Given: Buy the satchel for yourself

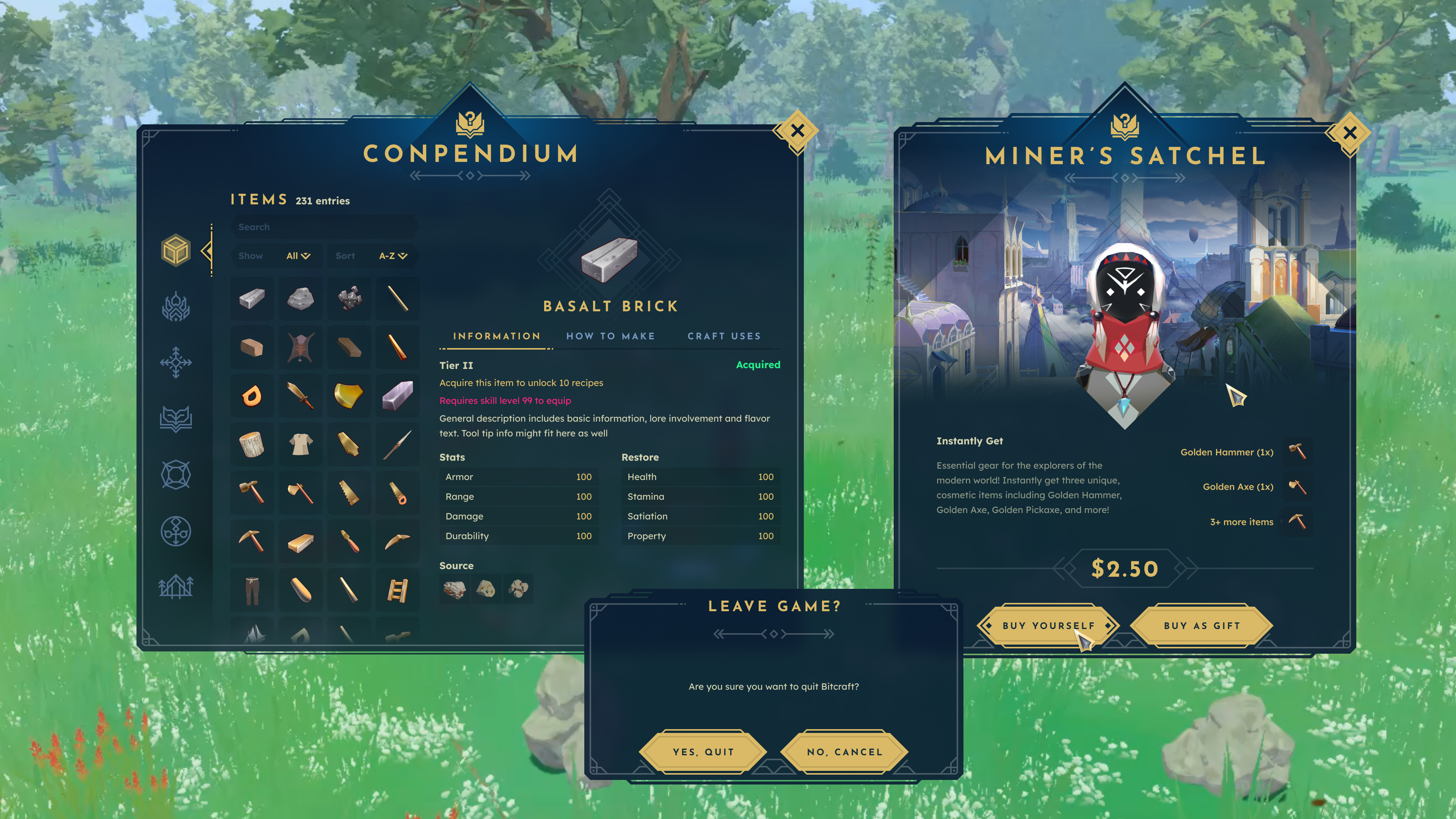Looking at the screenshot, I should (x=1048, y=626).
